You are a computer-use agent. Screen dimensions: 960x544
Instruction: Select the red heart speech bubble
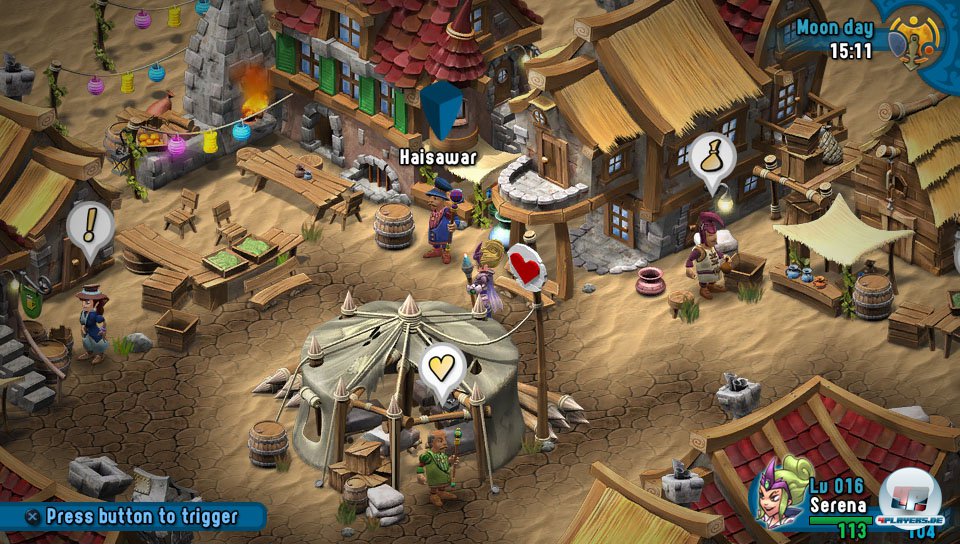coord(529,266)
